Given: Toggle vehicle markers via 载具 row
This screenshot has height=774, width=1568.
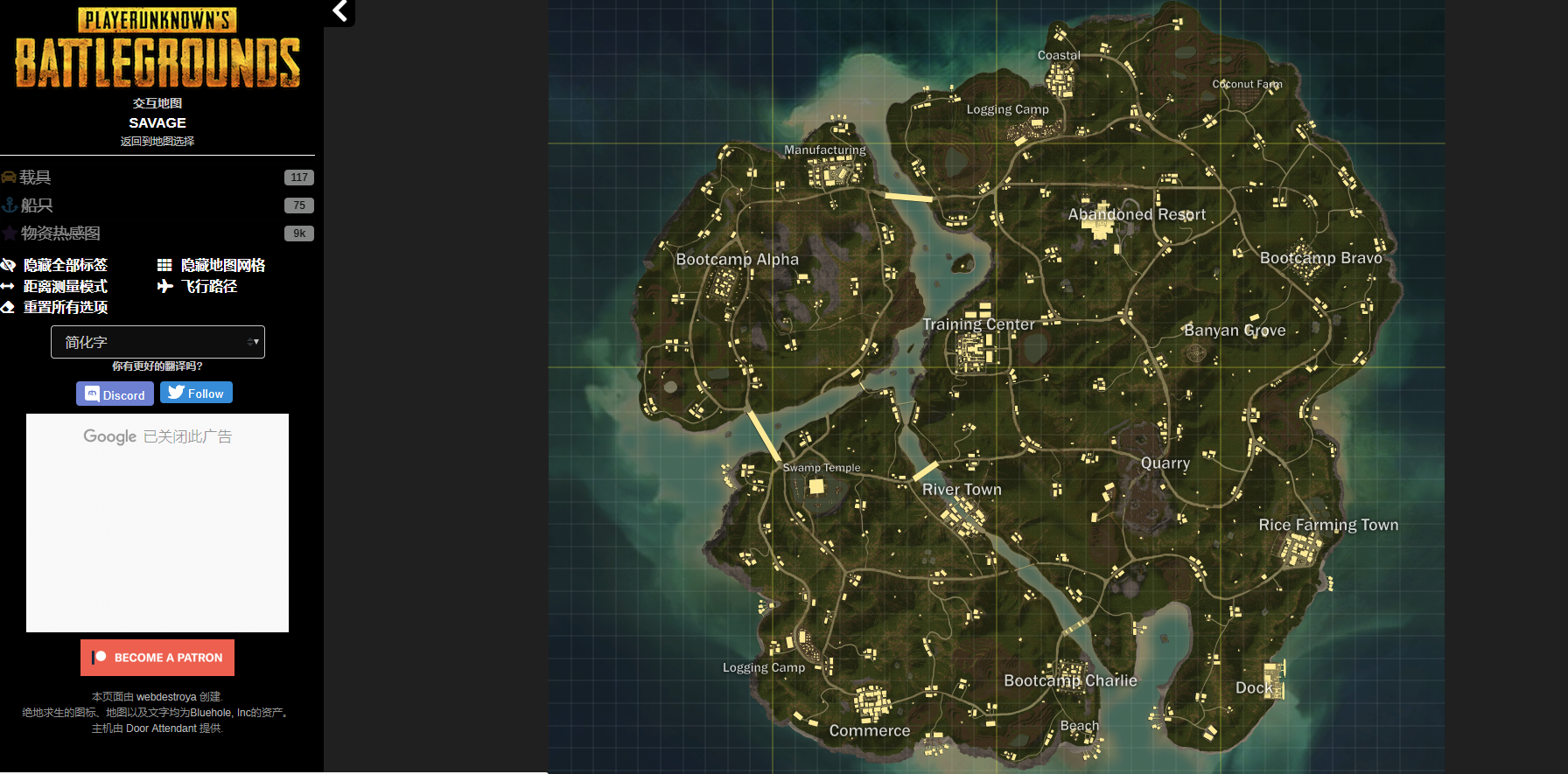Looking at the screenshot, I should tap(35, 177).
